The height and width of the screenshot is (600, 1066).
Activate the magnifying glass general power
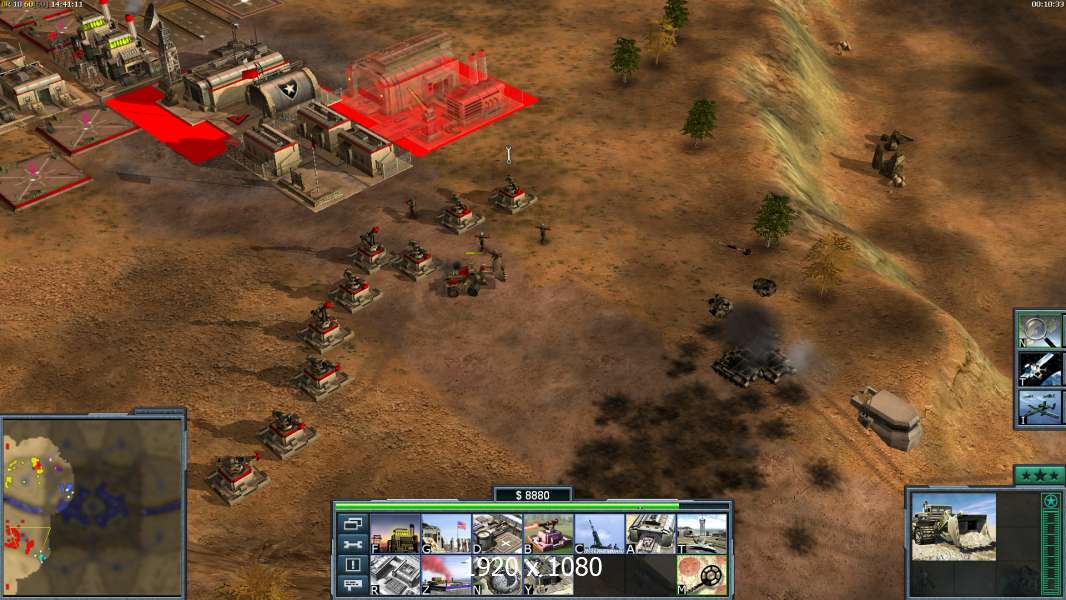tap(1040, 329)
